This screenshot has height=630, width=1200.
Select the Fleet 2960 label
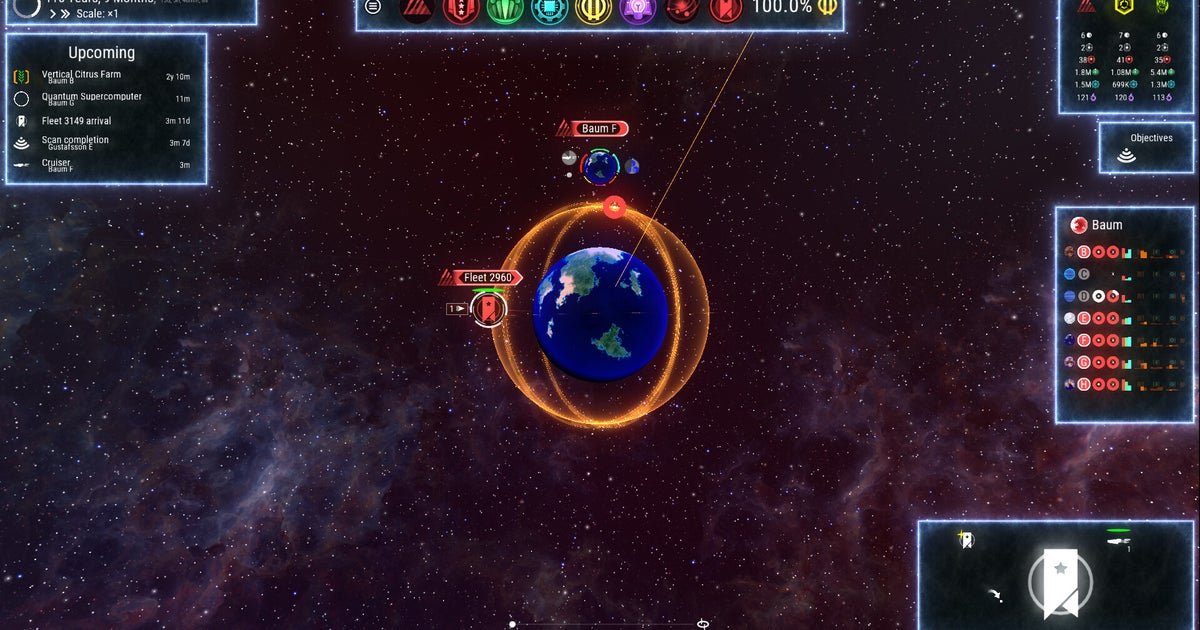coord(487,277)
